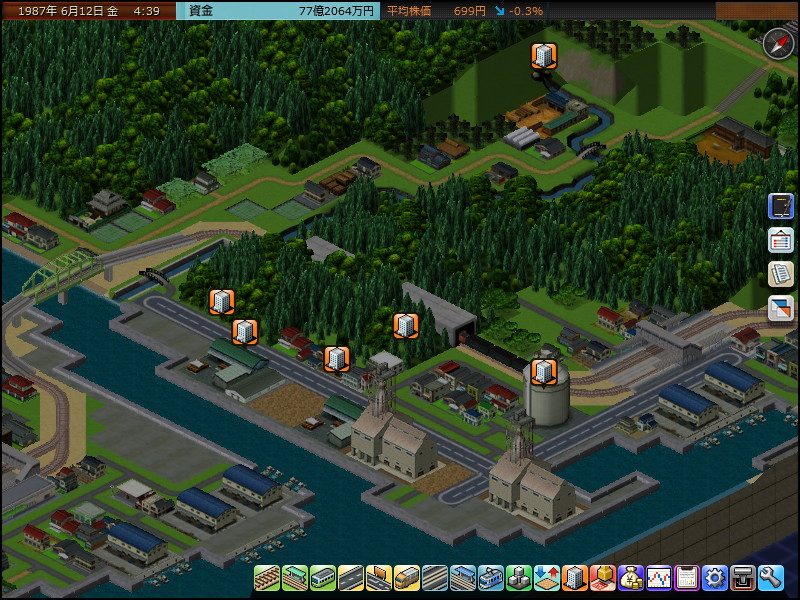
Task: Open the blue tram vehicle icon
Action: pos(491,578)
